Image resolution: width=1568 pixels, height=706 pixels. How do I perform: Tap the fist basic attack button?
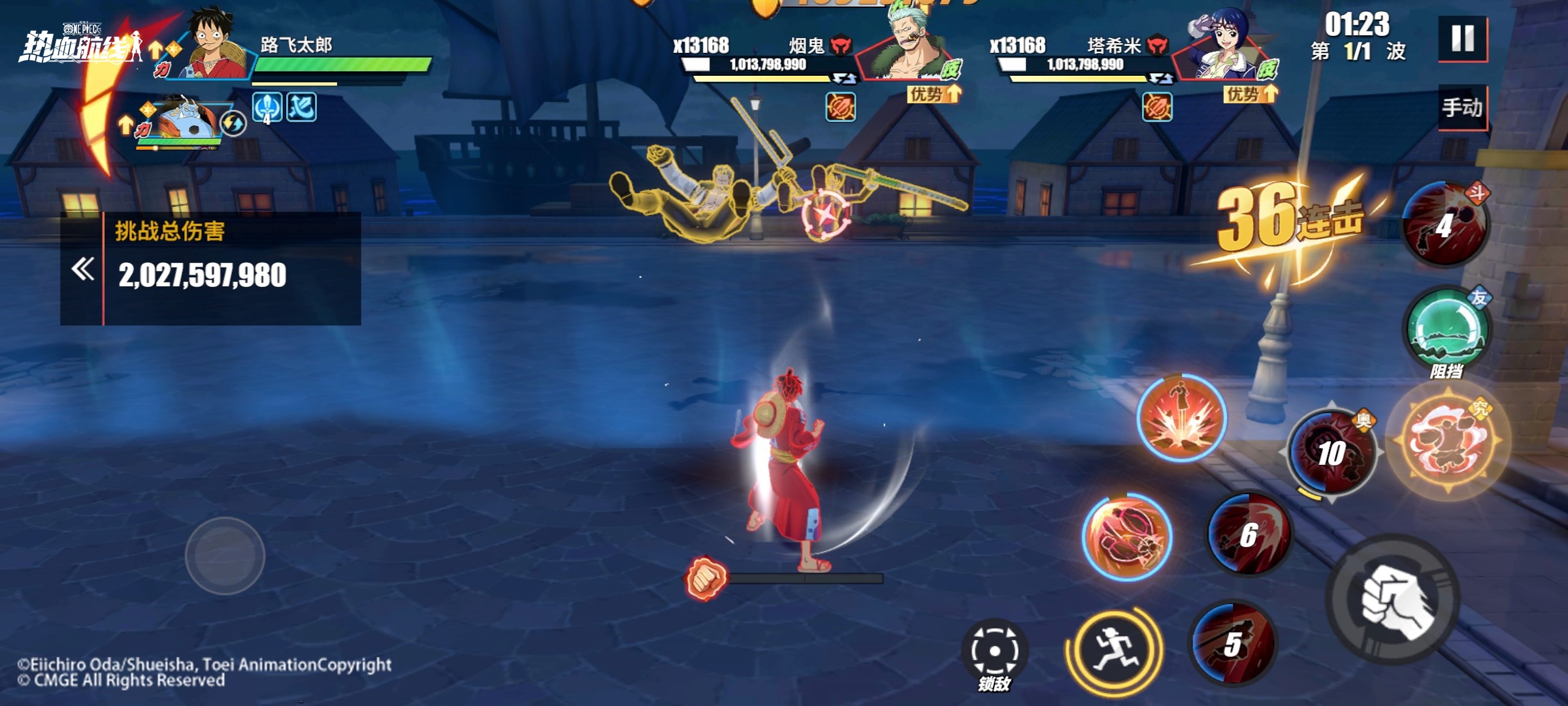[1394, 599]
